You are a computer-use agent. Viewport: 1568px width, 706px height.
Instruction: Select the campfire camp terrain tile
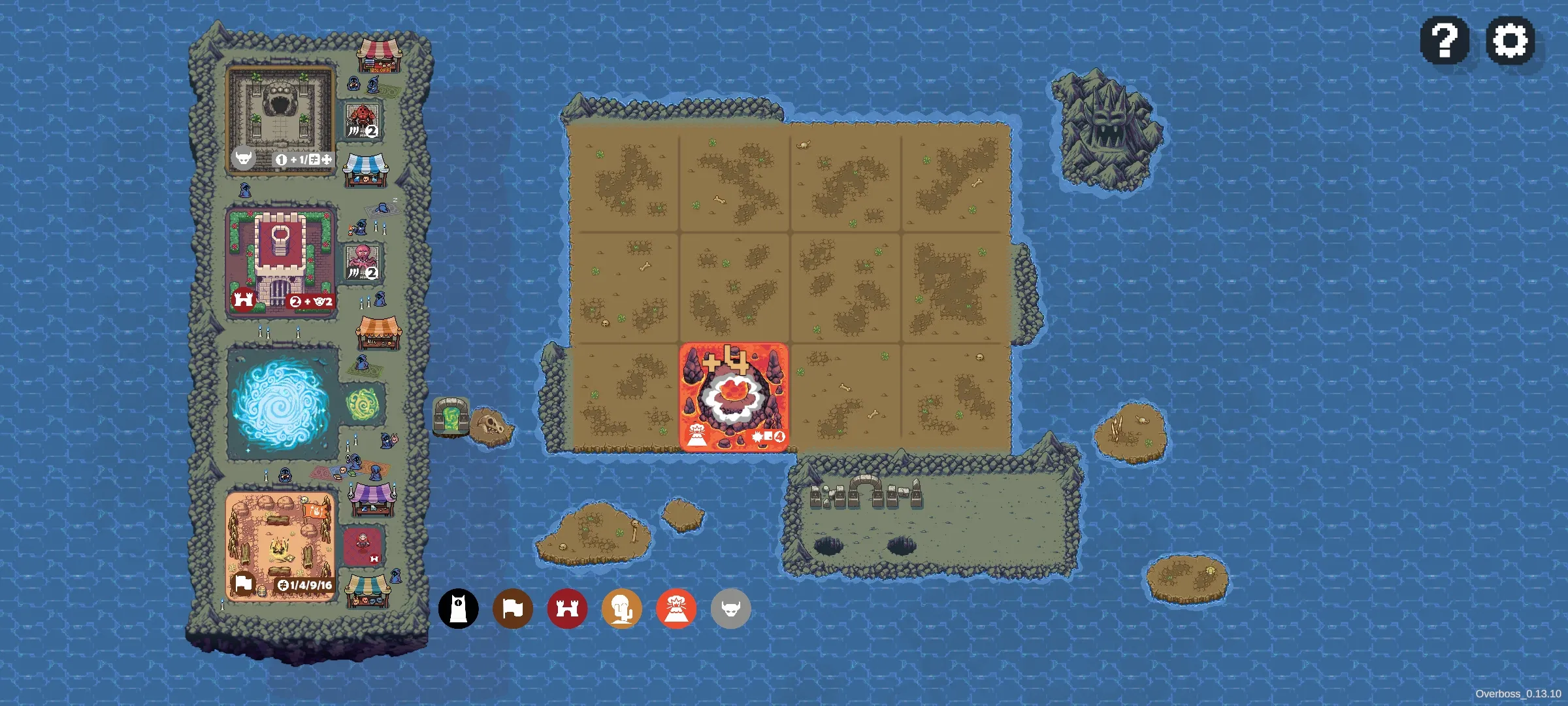[280, 545]
